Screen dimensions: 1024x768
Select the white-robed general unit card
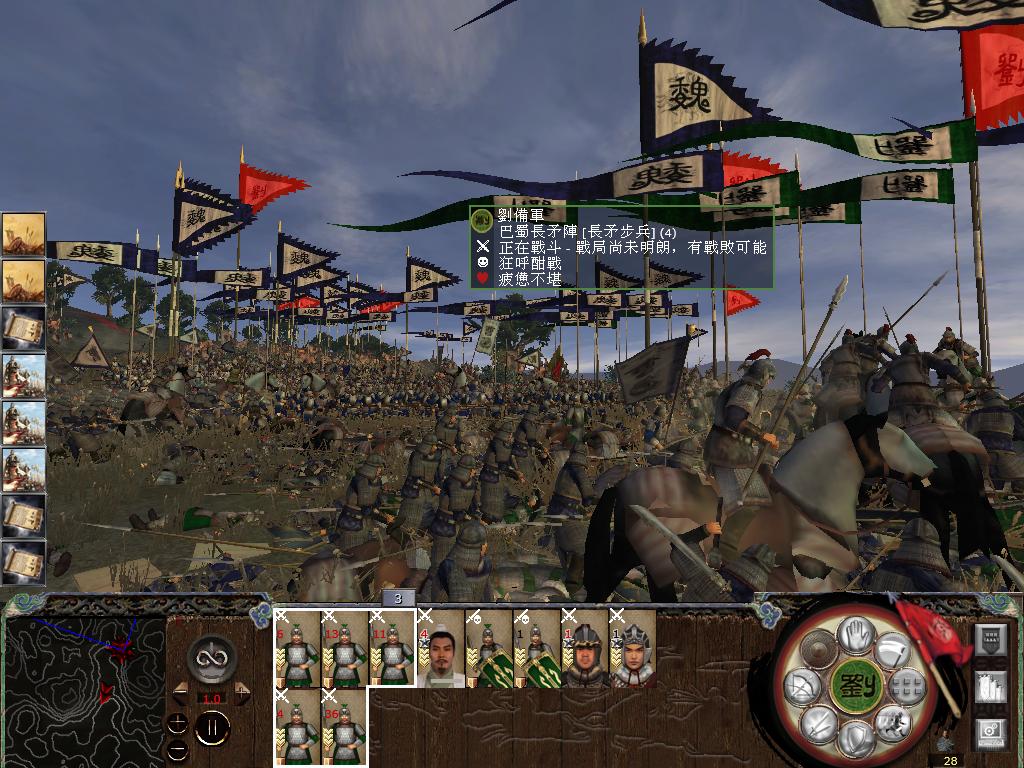coord(441,648)
